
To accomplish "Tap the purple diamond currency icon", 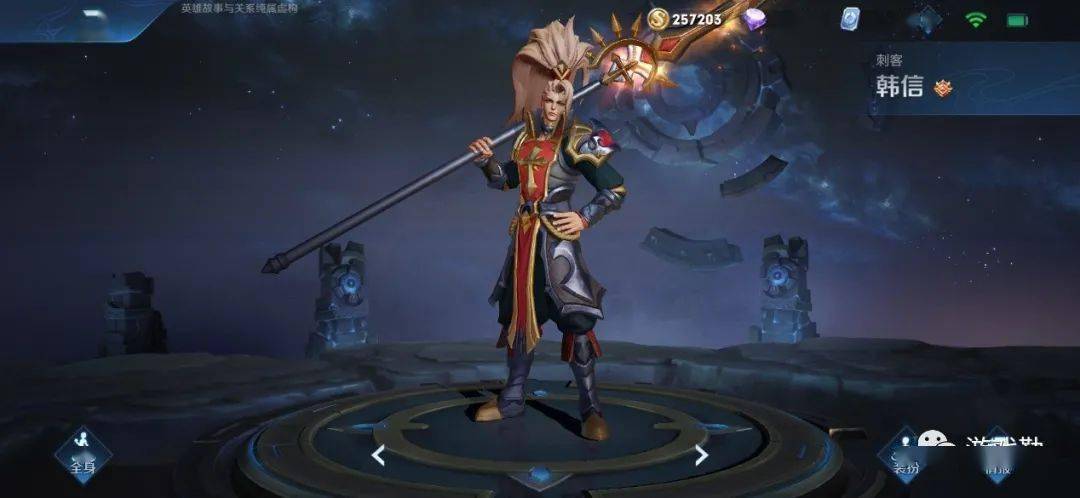I will (754, 19).
